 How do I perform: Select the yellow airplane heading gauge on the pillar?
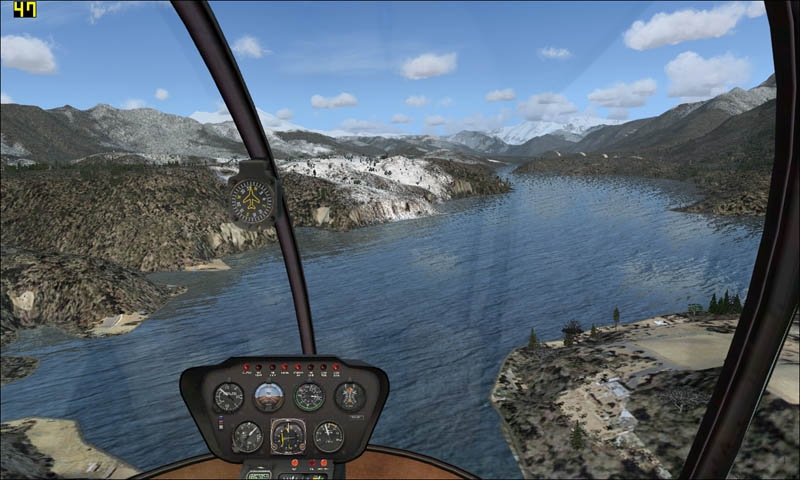pos(251,200)
